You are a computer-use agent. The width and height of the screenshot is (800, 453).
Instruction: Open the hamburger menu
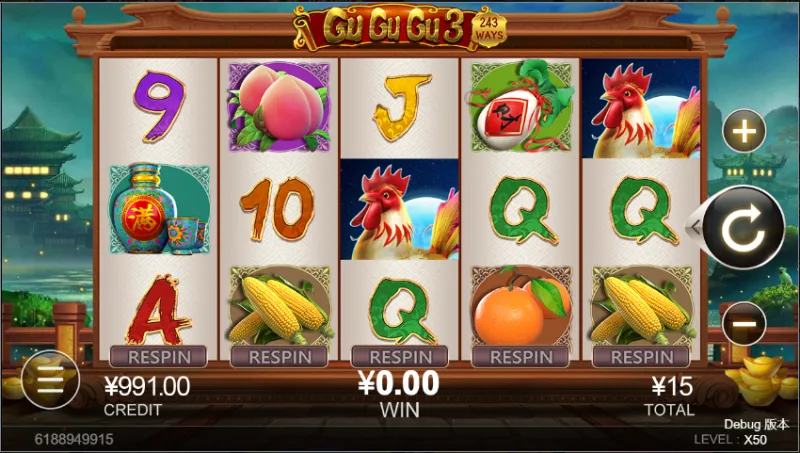point(49,379)
